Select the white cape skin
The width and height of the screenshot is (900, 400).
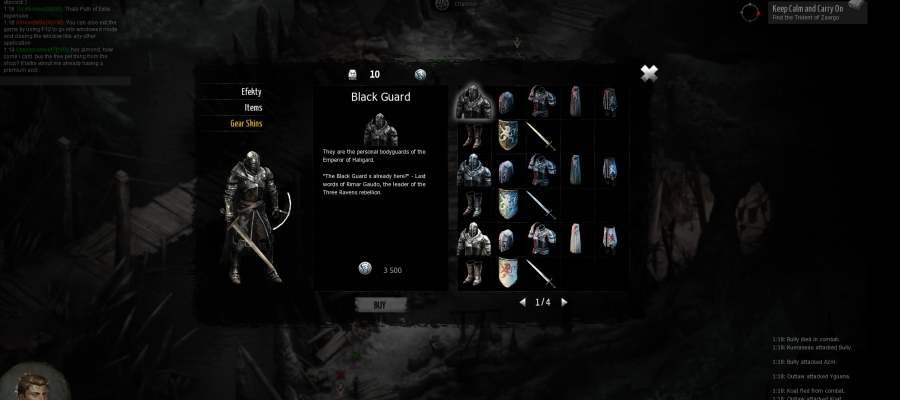[576, 238]
